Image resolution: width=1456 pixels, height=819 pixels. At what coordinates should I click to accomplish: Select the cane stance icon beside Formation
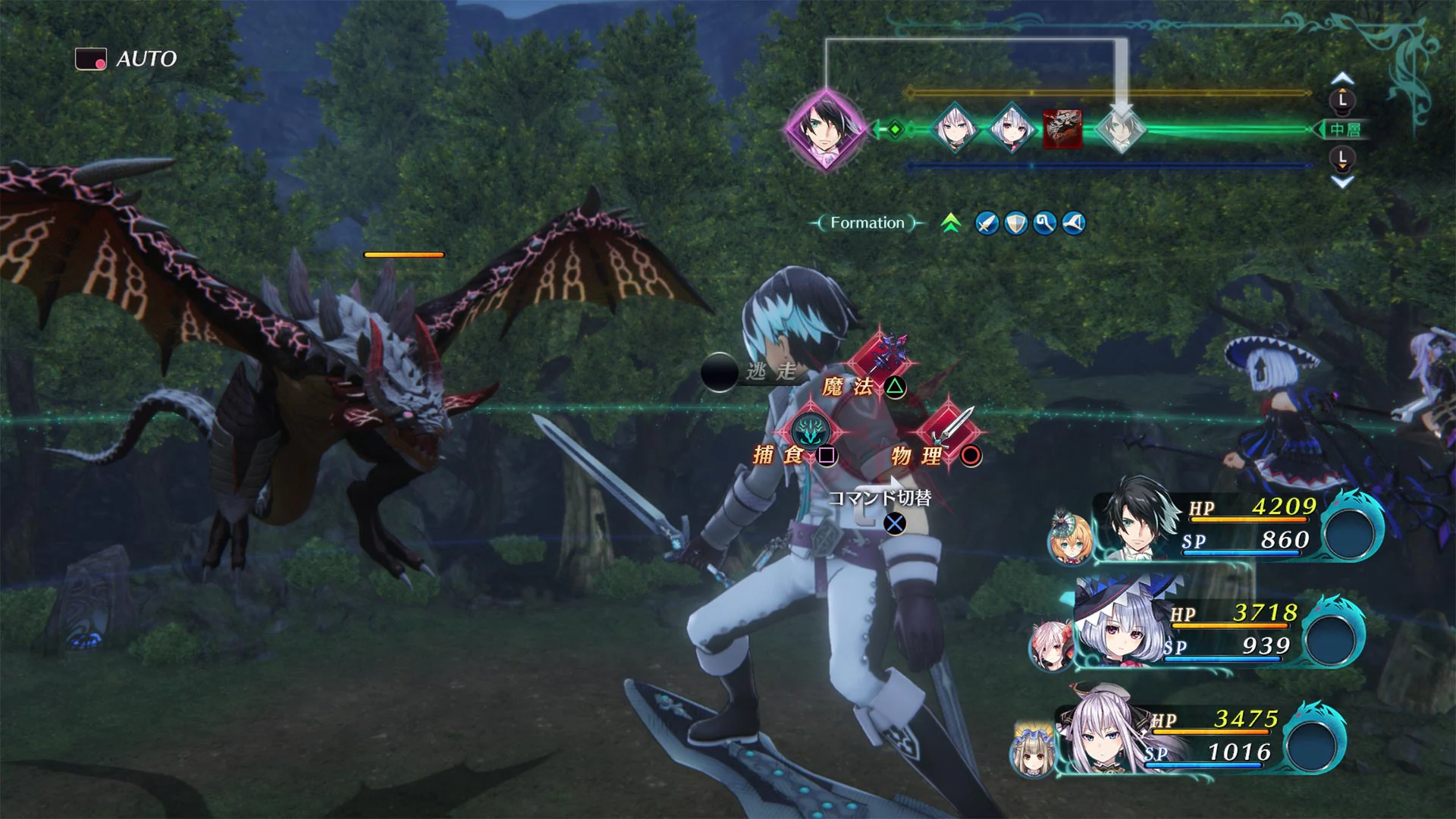(1044, 222)
